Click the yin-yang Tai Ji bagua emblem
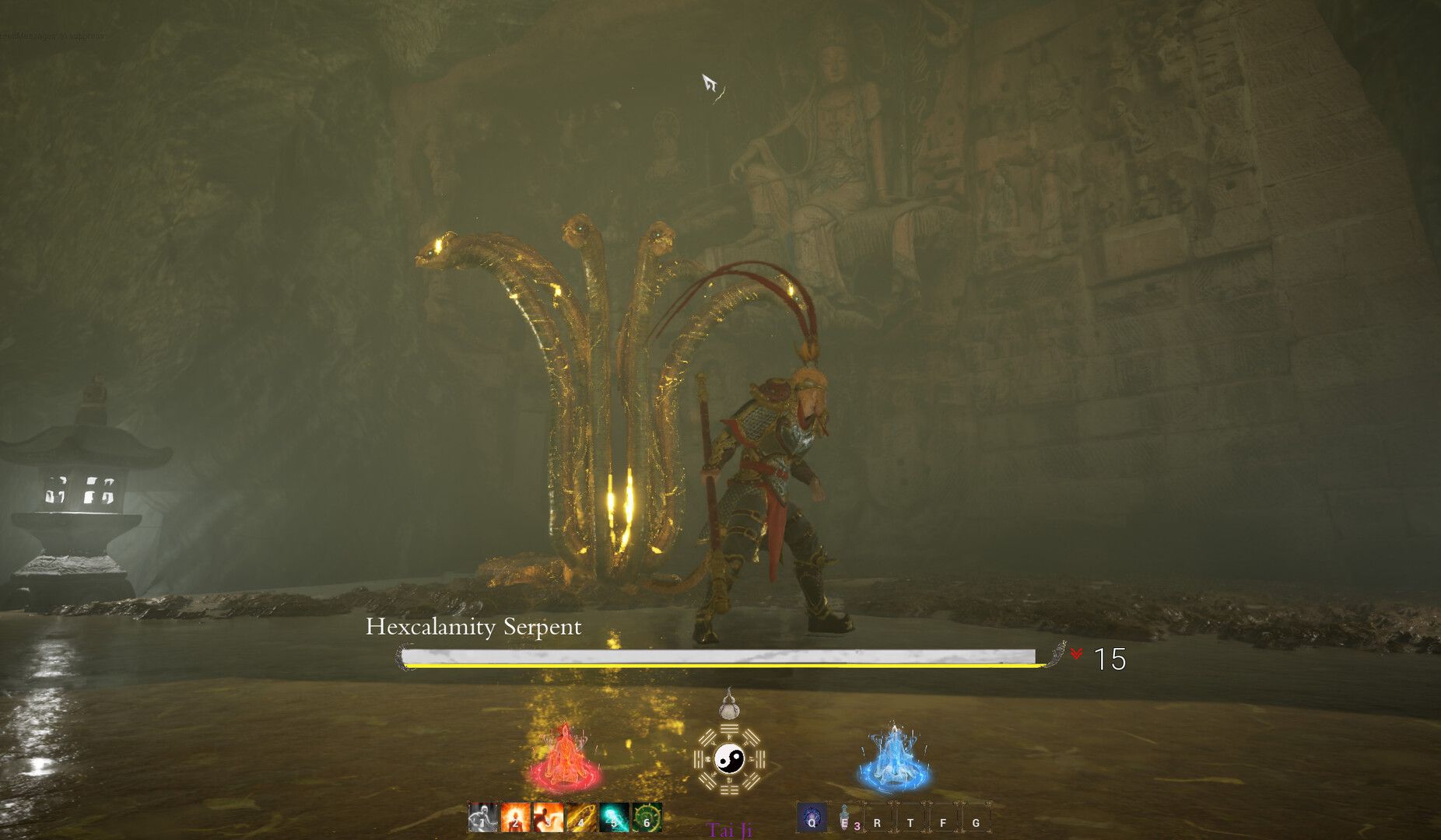1441x840 pixels. [729, 758]
